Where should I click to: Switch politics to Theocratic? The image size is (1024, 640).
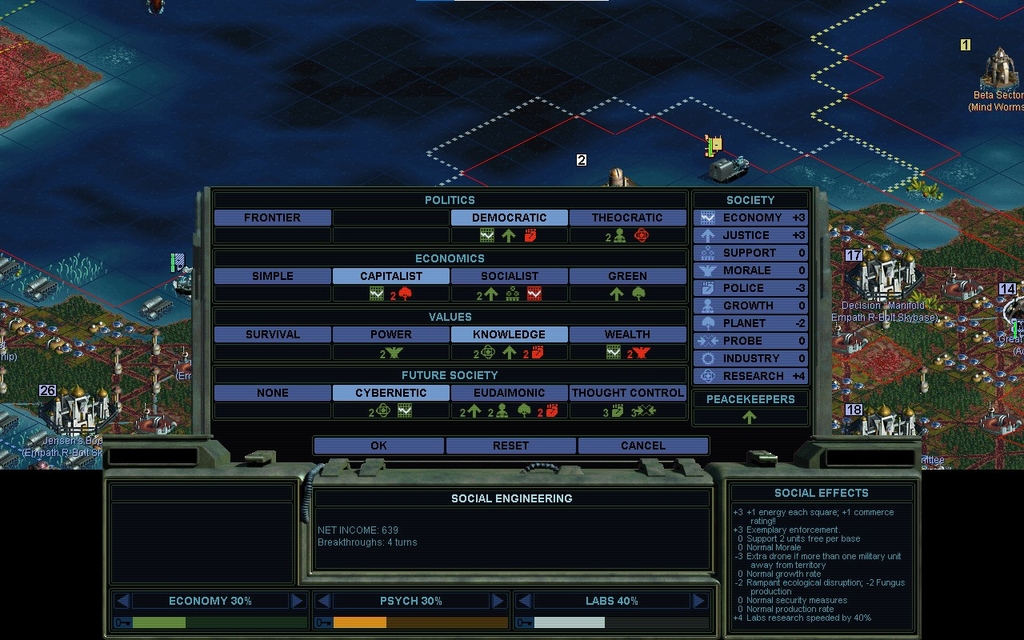(x=627, y=217)
